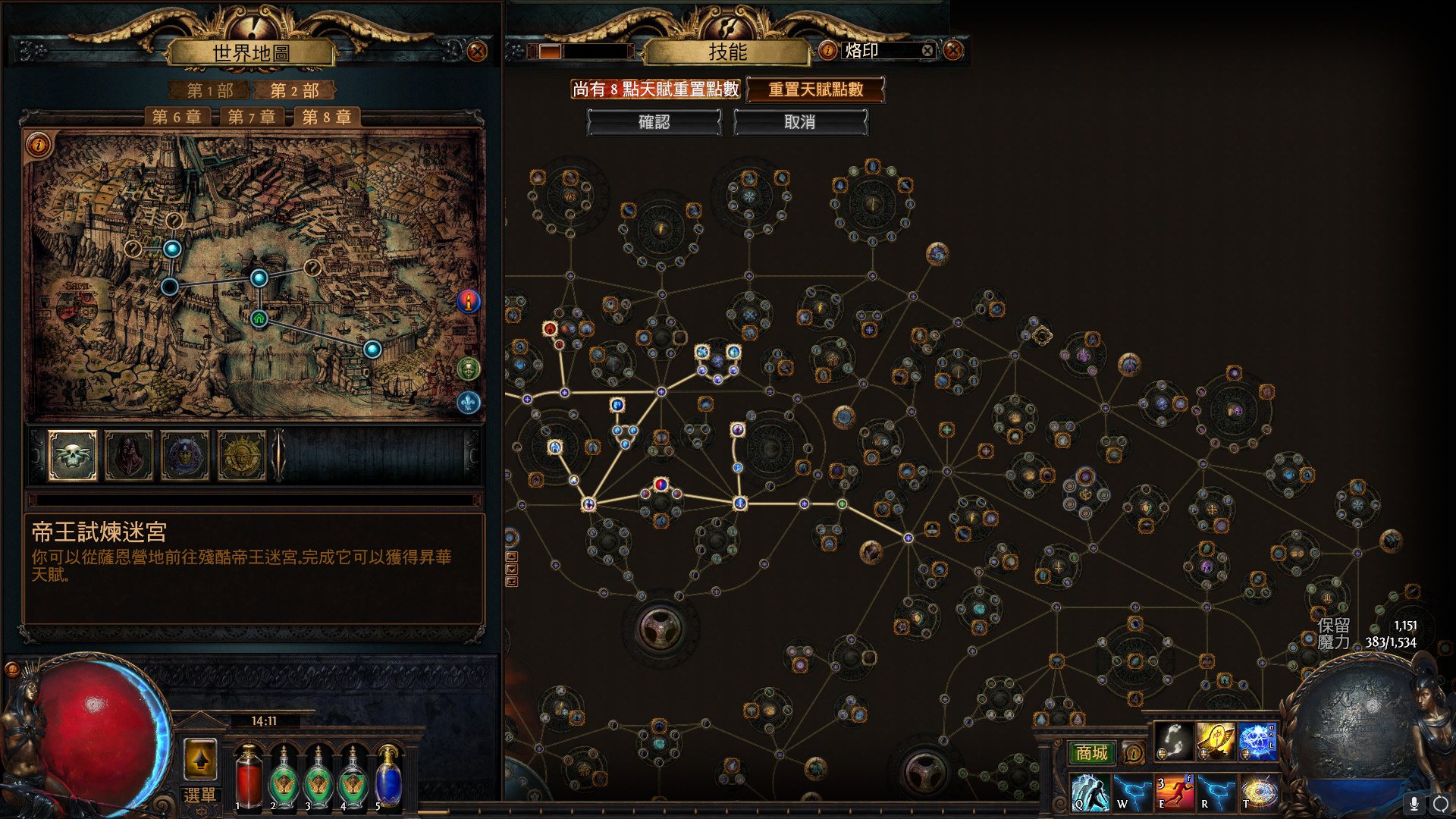Select the green town marker on map
Screen dimensions: 1456x819
[x=259, y=318]
